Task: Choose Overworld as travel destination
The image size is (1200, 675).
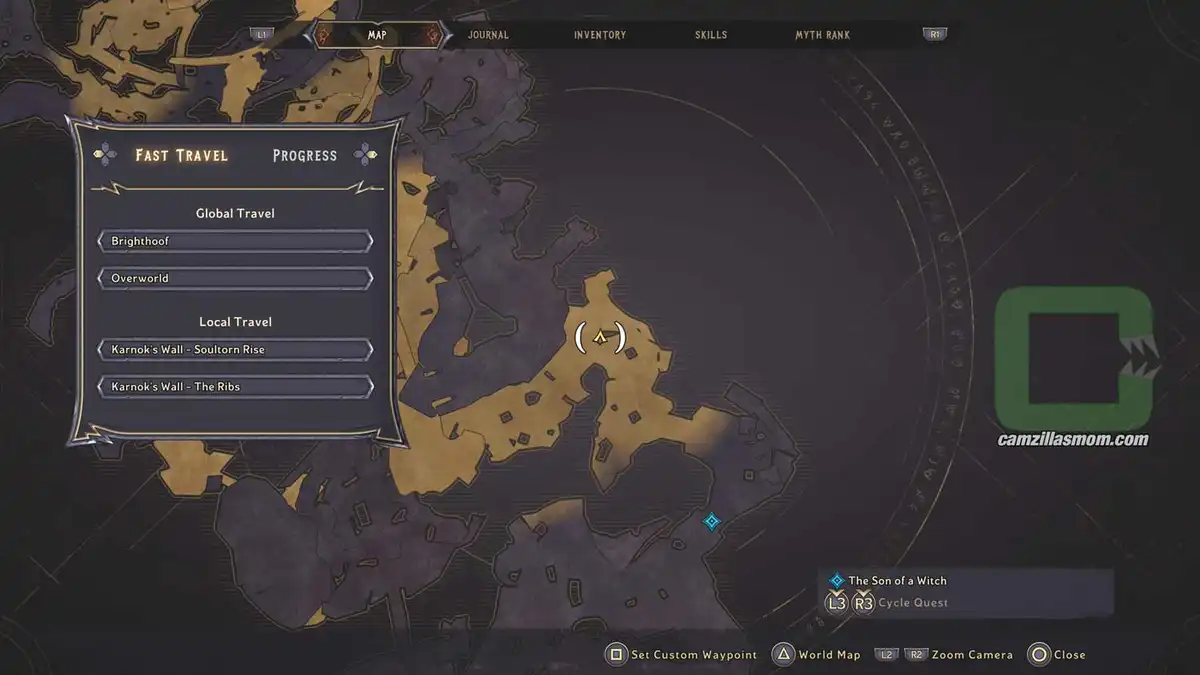Action: pos(235,278)
